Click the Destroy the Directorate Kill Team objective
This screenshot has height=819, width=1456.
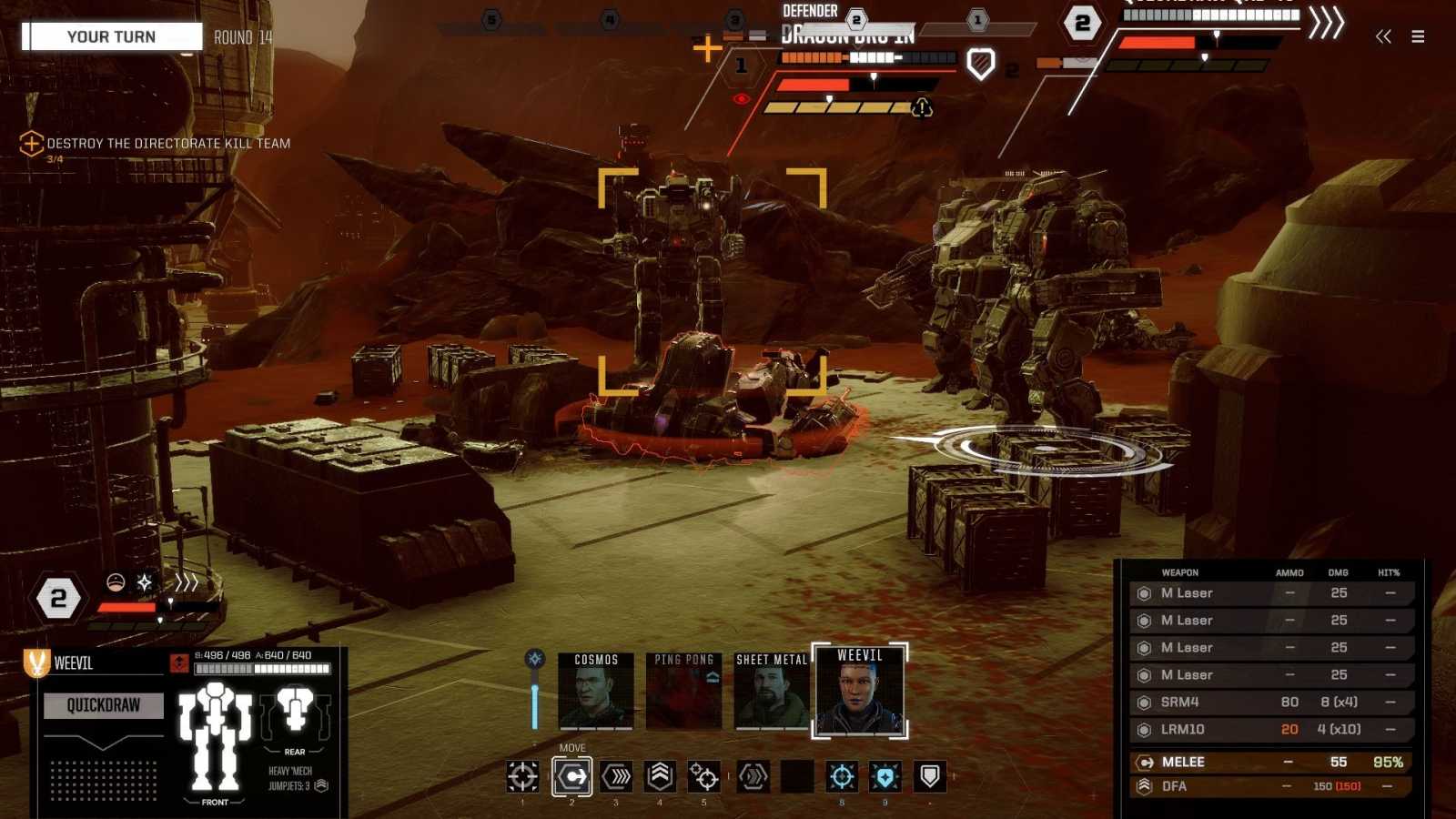tap(168, 144)
